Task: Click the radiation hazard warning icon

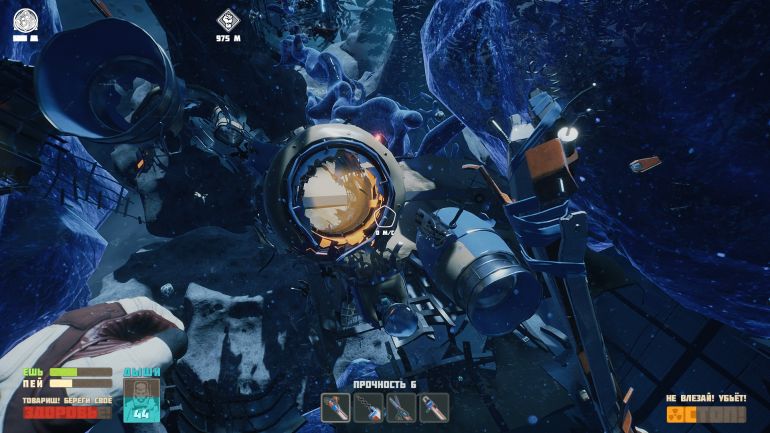Action: click(678, 413)
